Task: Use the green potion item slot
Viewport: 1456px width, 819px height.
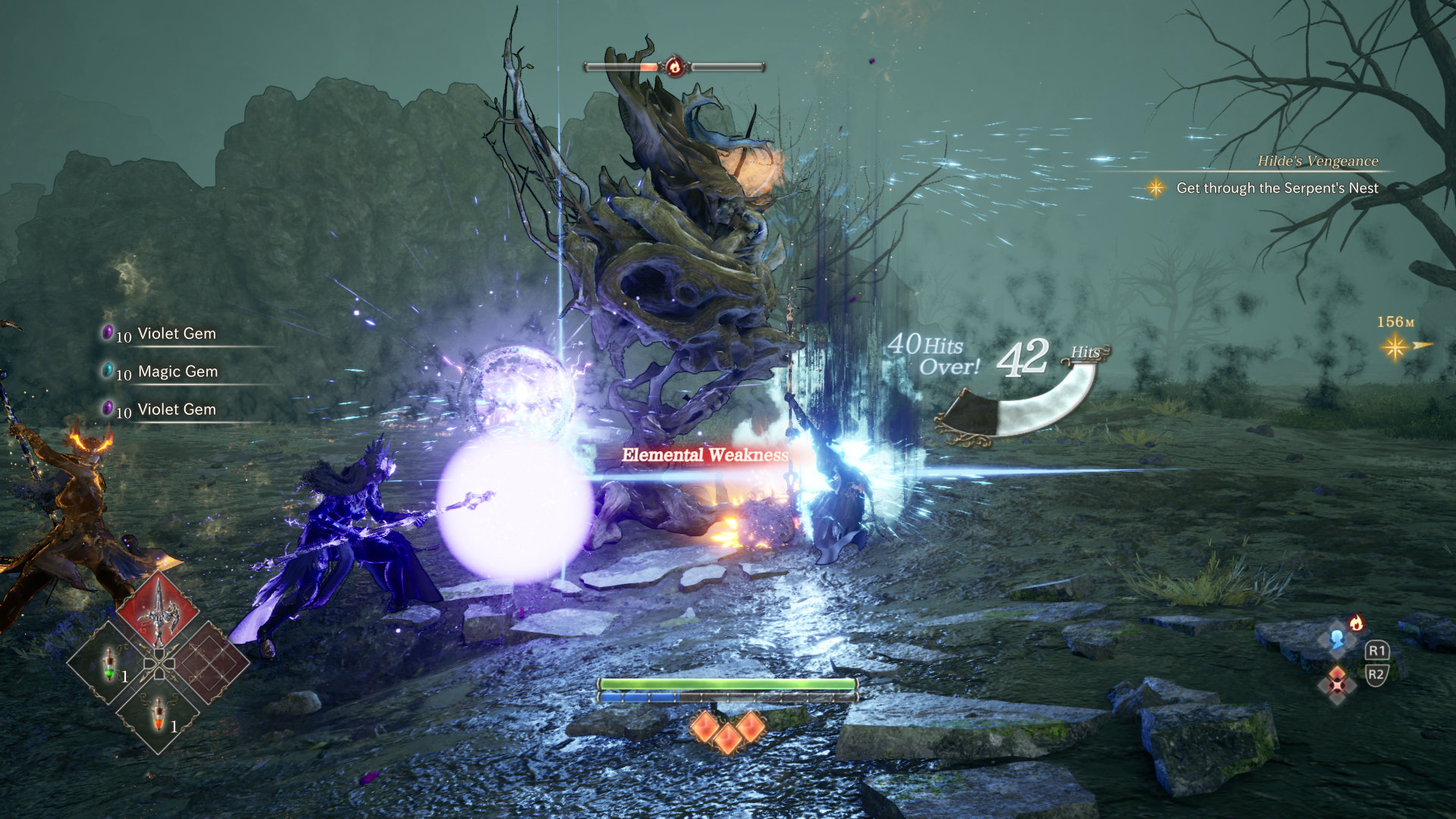Action: 110,664
